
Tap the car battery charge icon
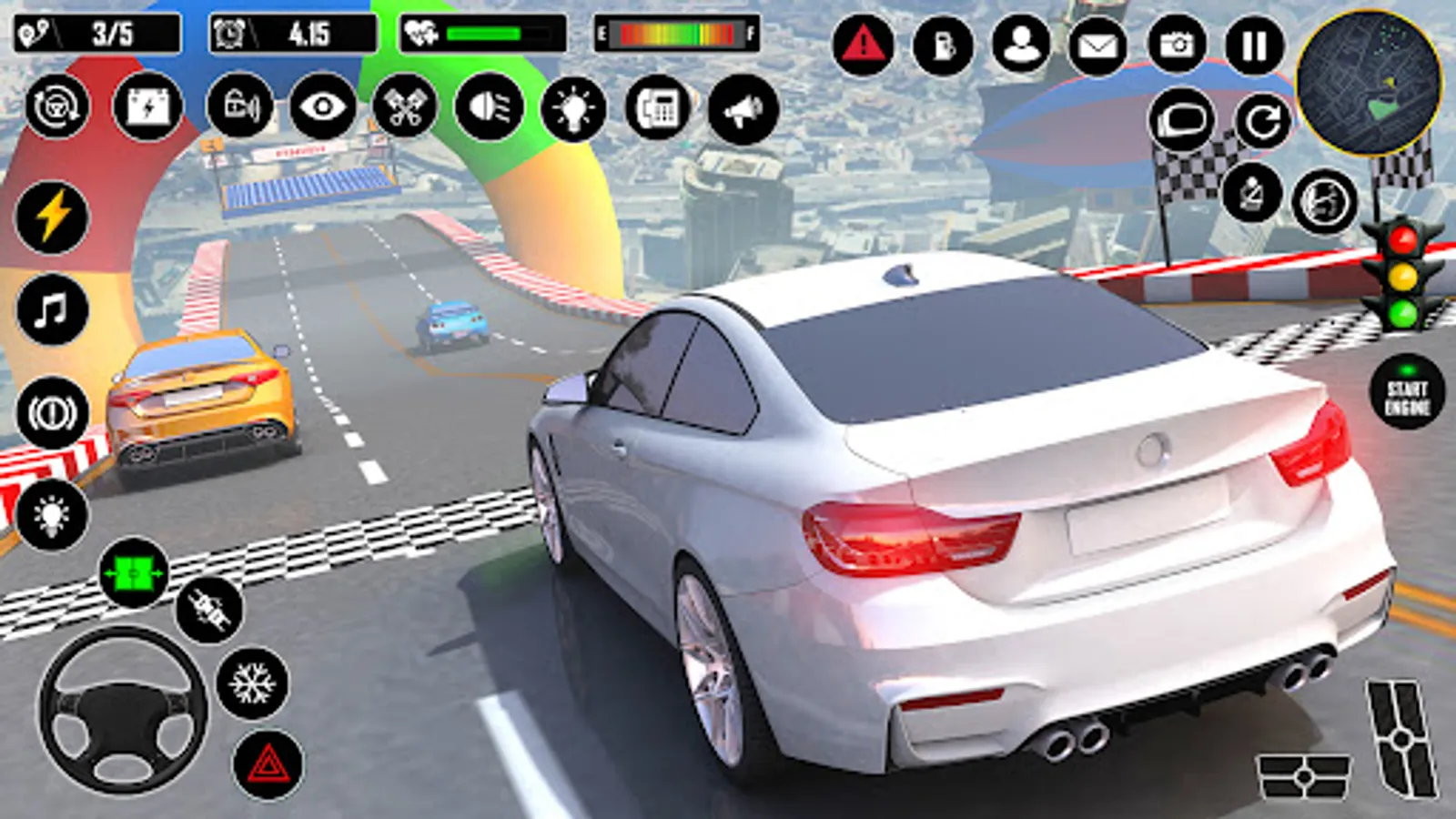(x=149, y=108)
